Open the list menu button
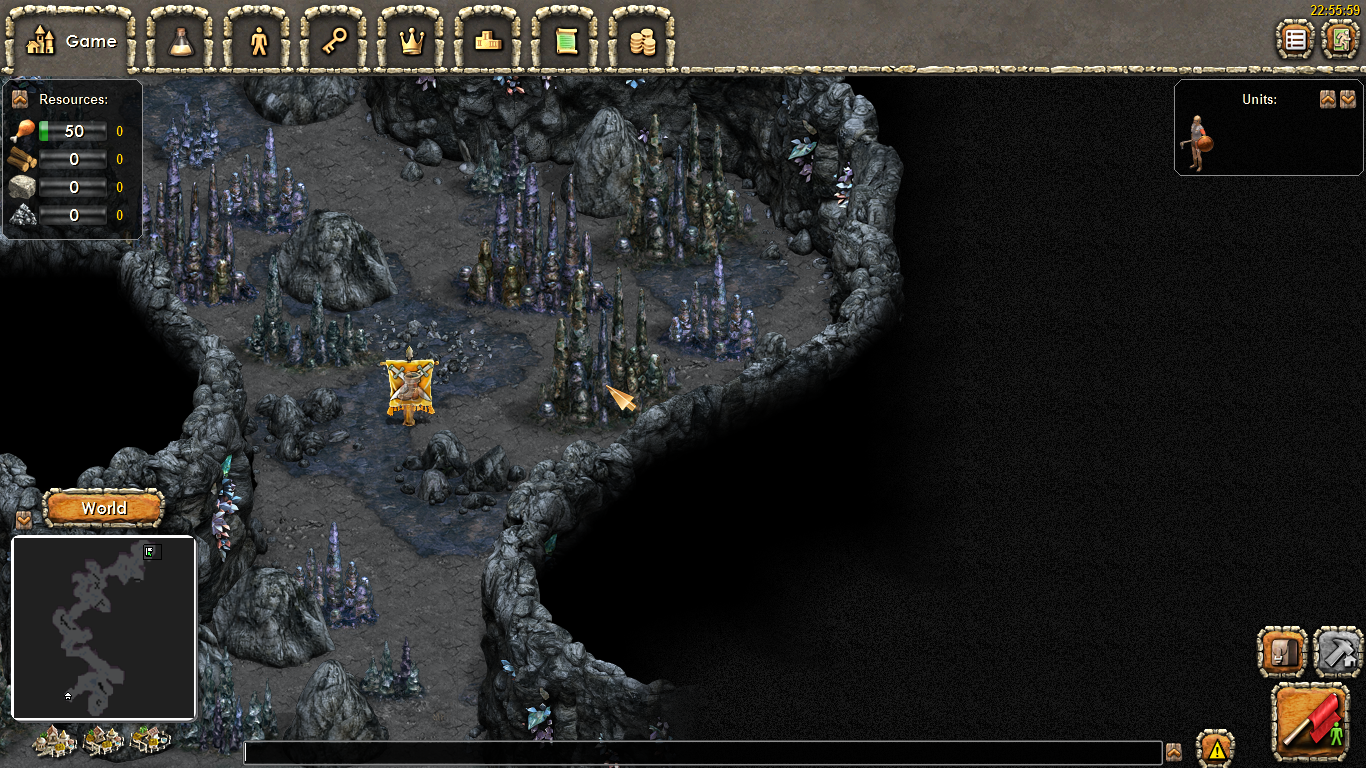 click(x=1296, y=40)
